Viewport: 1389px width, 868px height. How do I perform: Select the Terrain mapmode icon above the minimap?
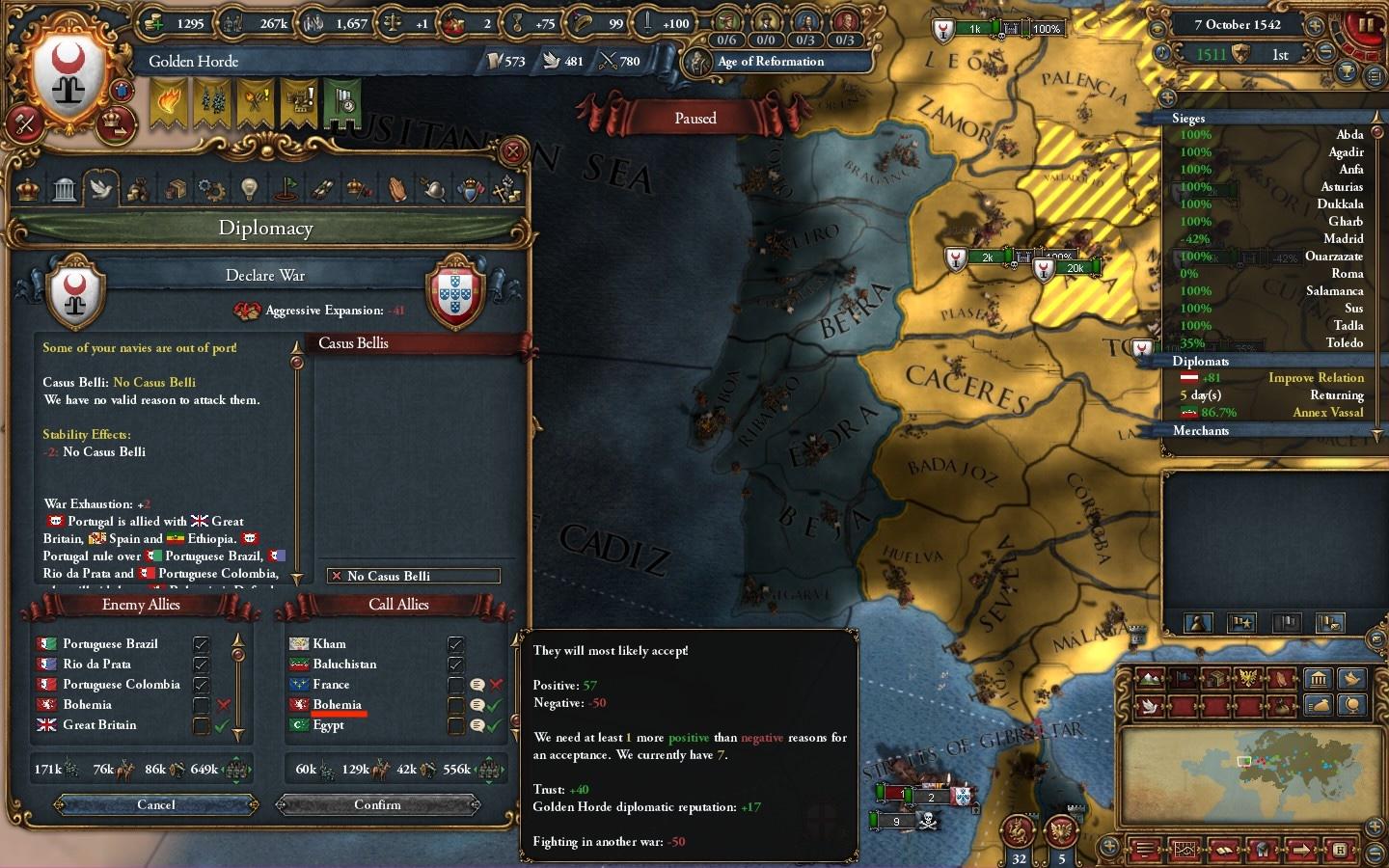[1150, 678]
